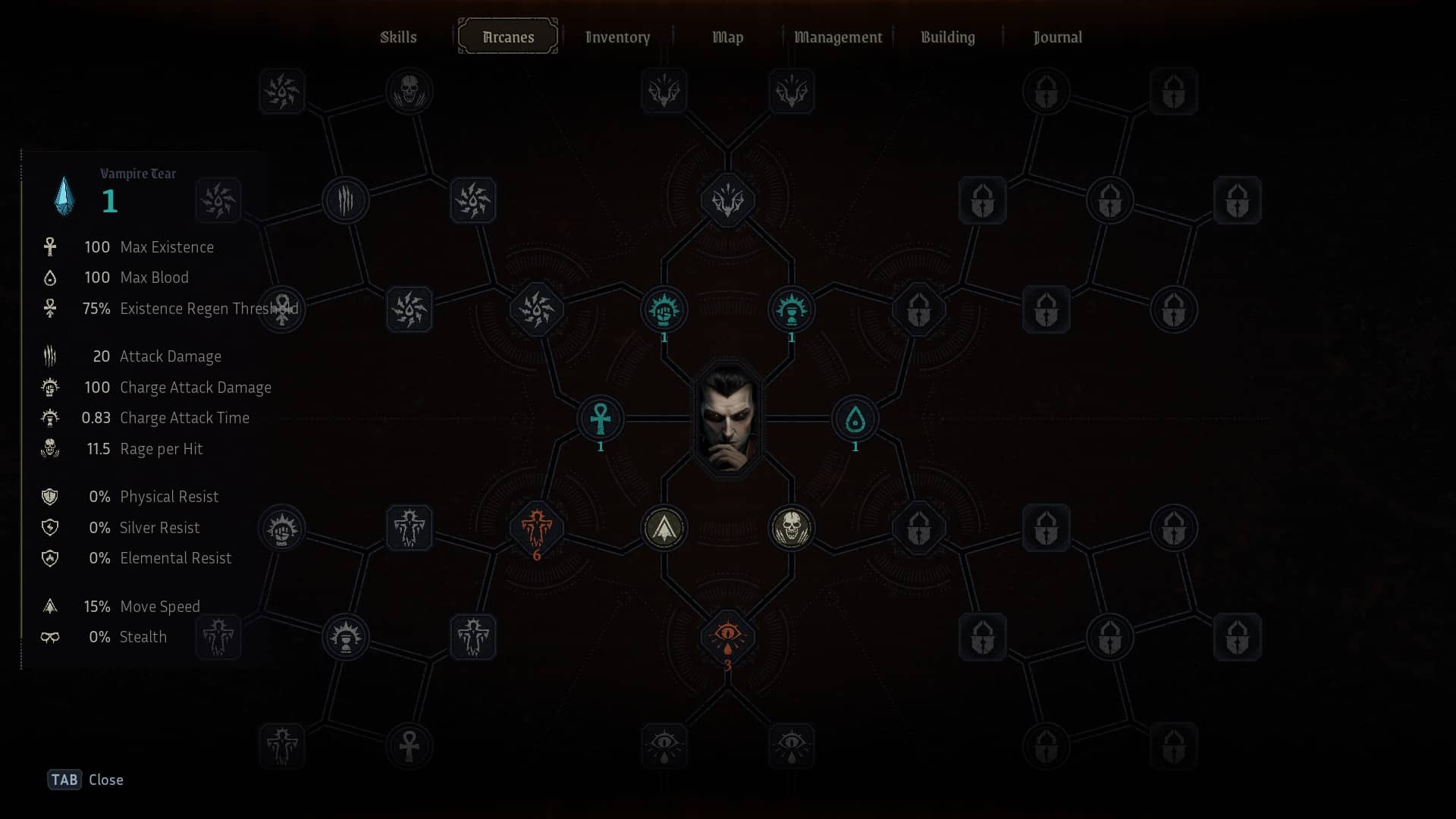Viewport: 1456px width, 819px height.
Task: Open the Management tab
Action: 837,37
